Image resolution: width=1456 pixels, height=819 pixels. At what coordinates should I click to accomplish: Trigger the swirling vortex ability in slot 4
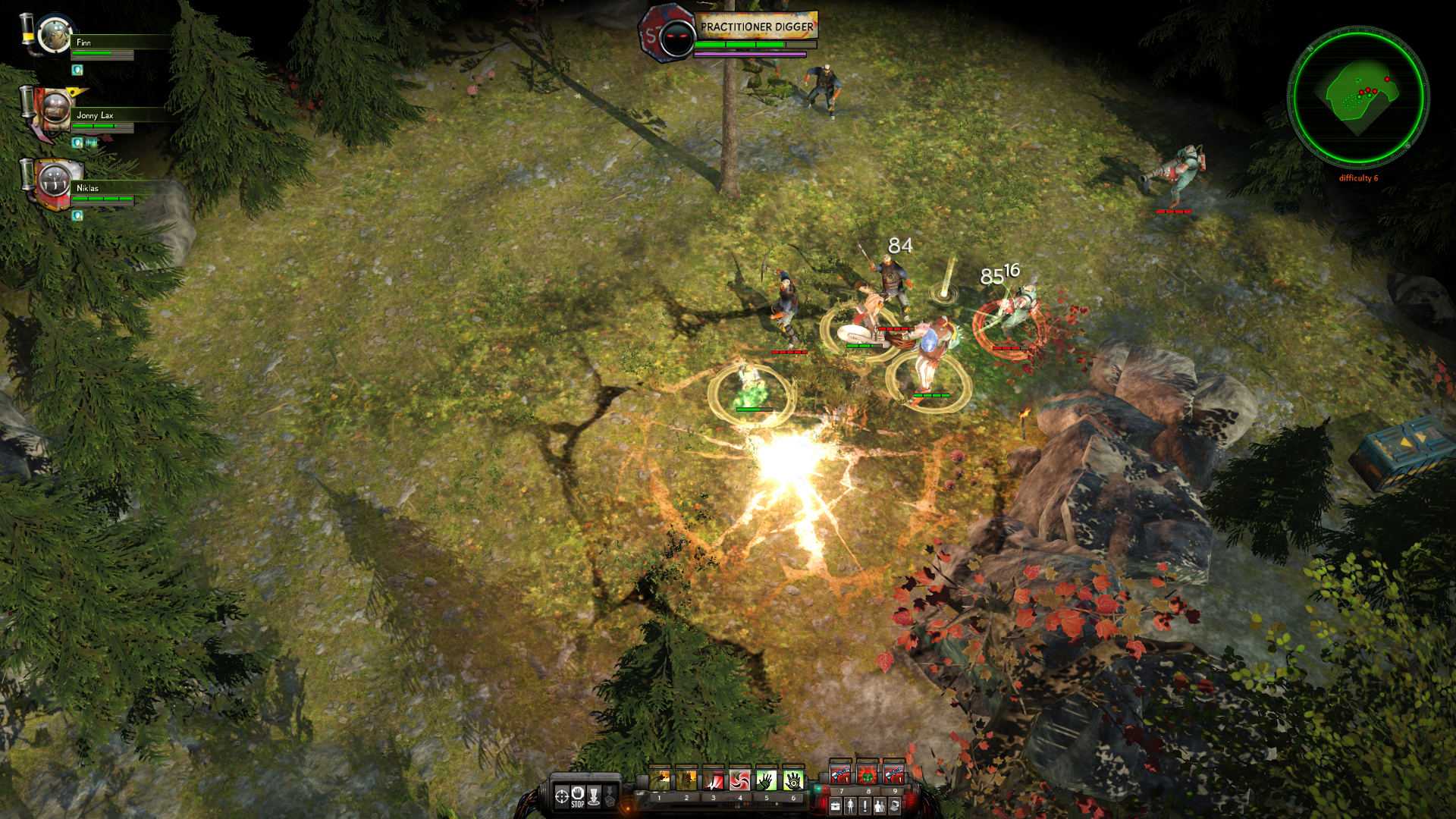pyautogui.click(x=740, y=780)
